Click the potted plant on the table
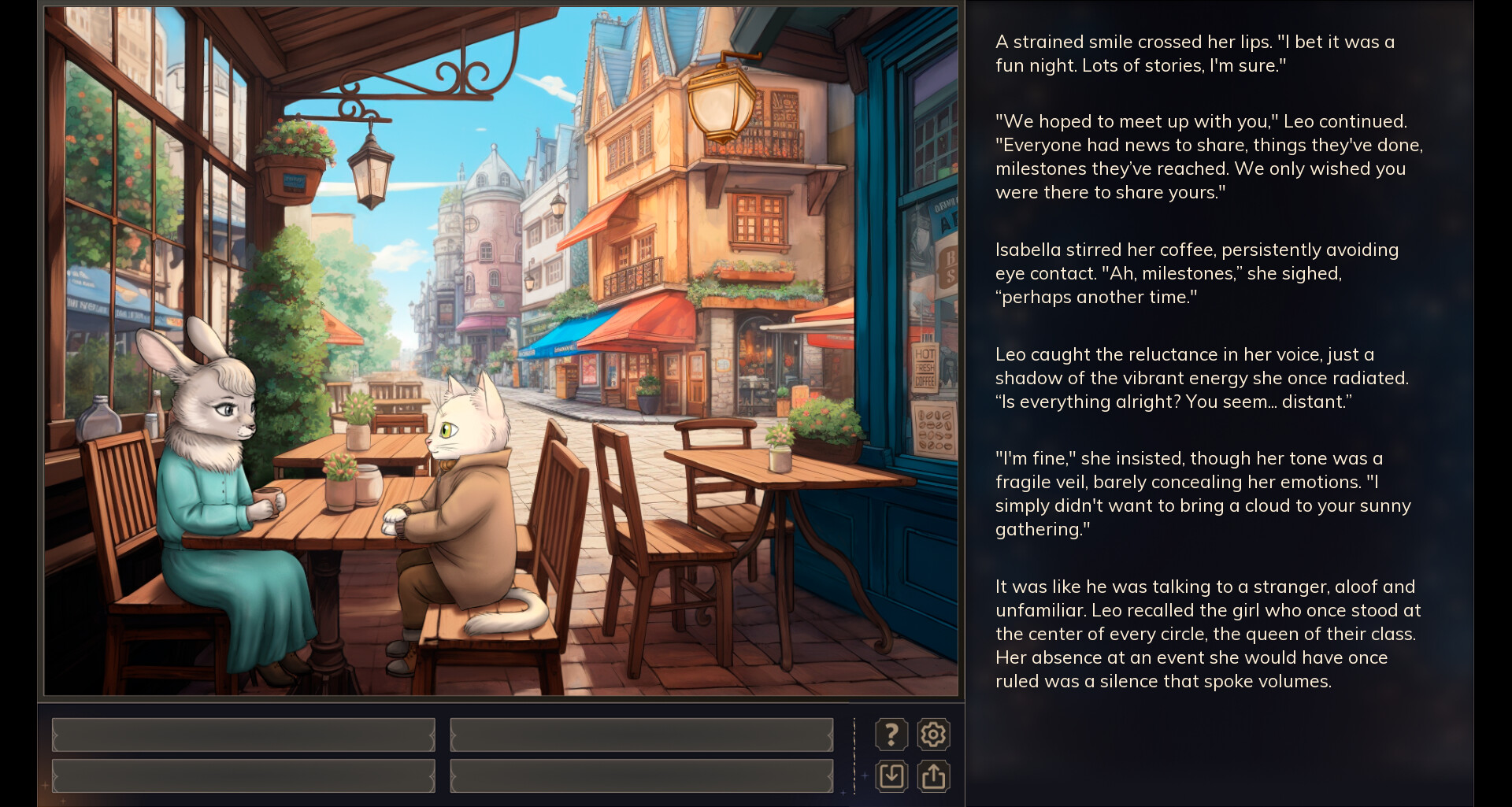1512x807 pixels. [341, 483]
